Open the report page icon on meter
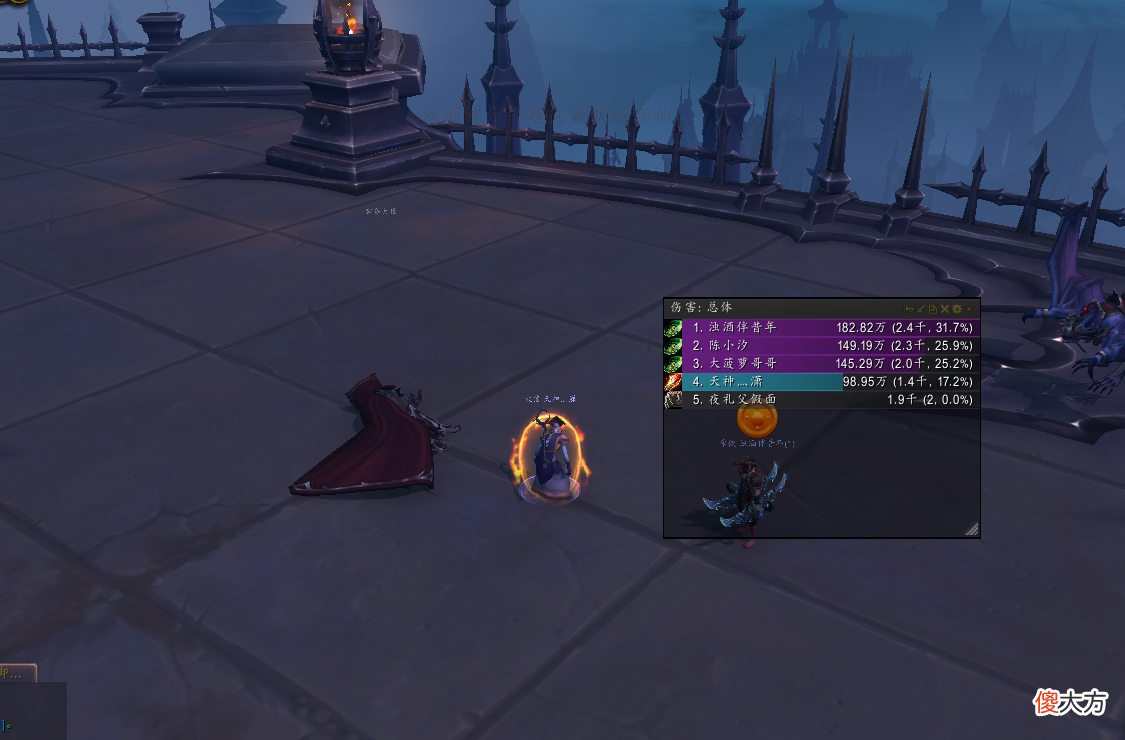The height and width of the screenshot is (740, 1125). tap(933, 309)
